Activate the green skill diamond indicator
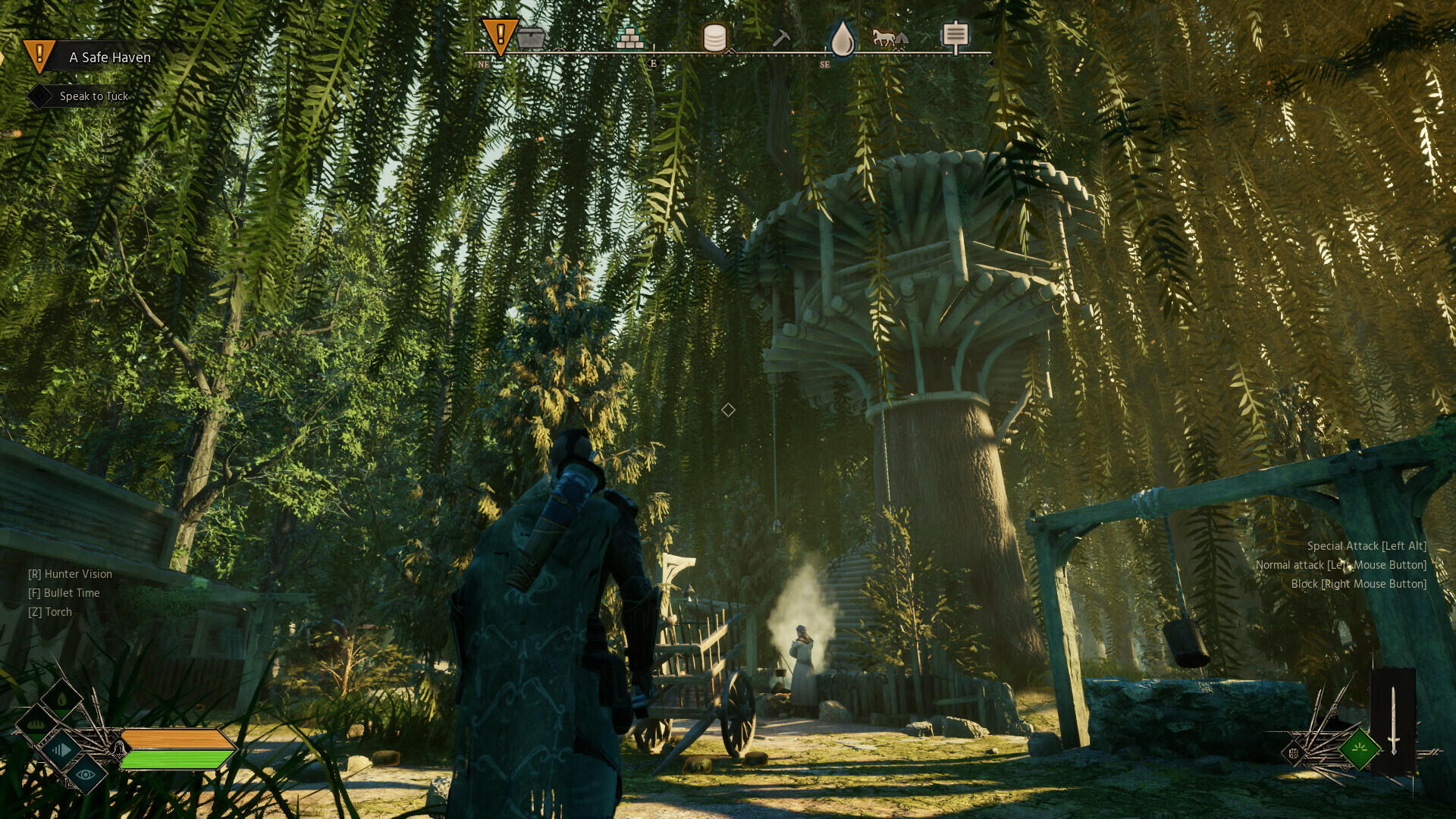This screenshot has height=819, width=1456. (x=1359, y=748)
